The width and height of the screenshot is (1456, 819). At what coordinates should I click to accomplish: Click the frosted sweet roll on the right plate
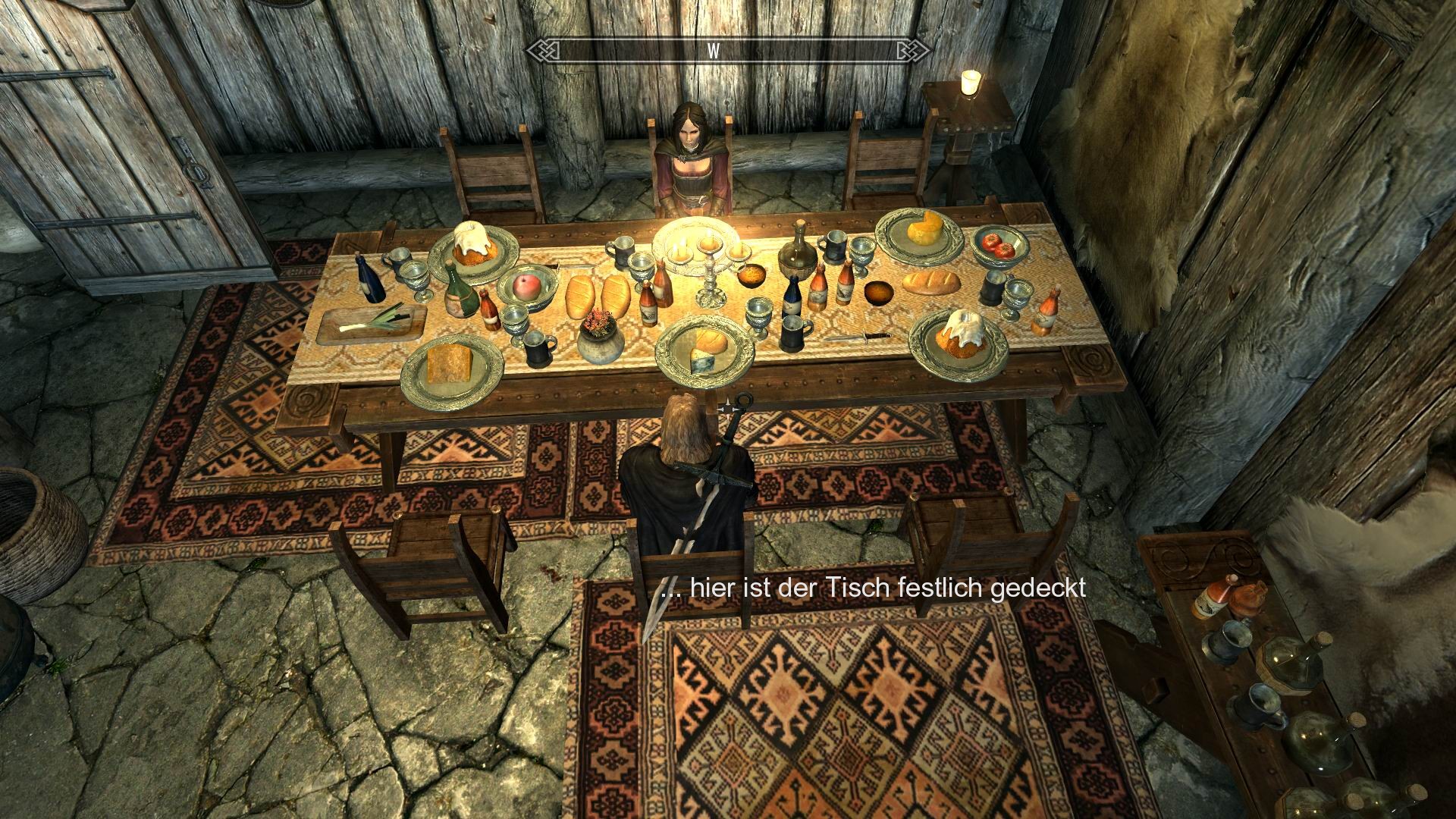(963, 331)
